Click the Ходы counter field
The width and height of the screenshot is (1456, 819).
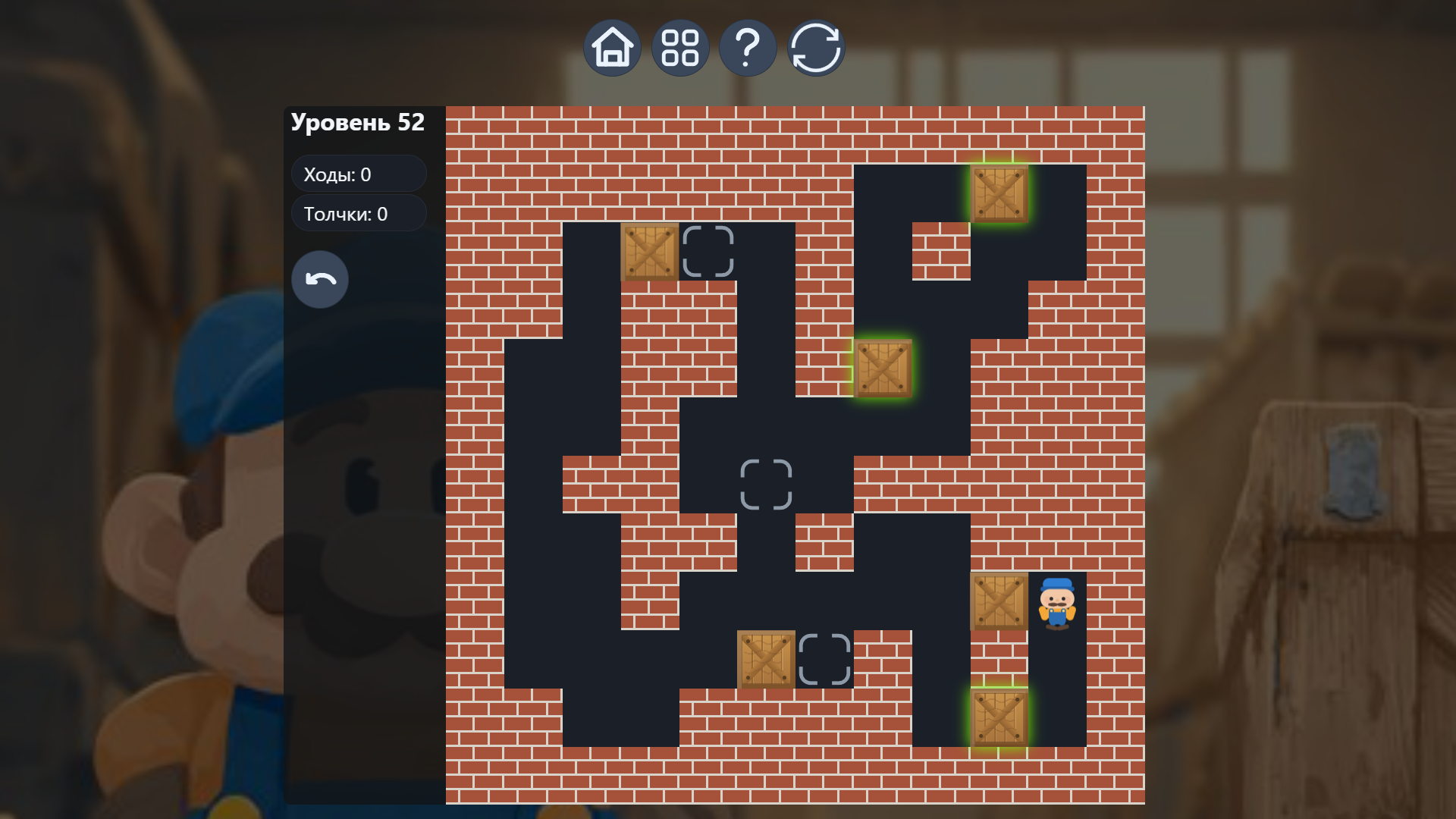[x=358, y=174]
